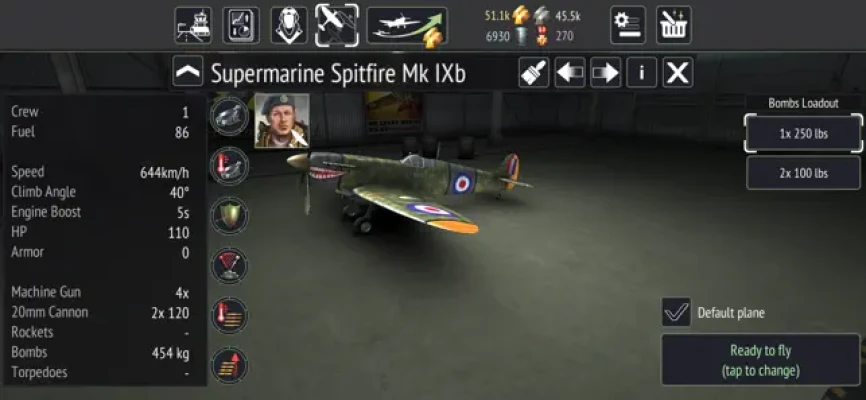Switch to the next plane
Image resolution: width=866 pixels, height=400 pixels.
(x=605, y=73)
